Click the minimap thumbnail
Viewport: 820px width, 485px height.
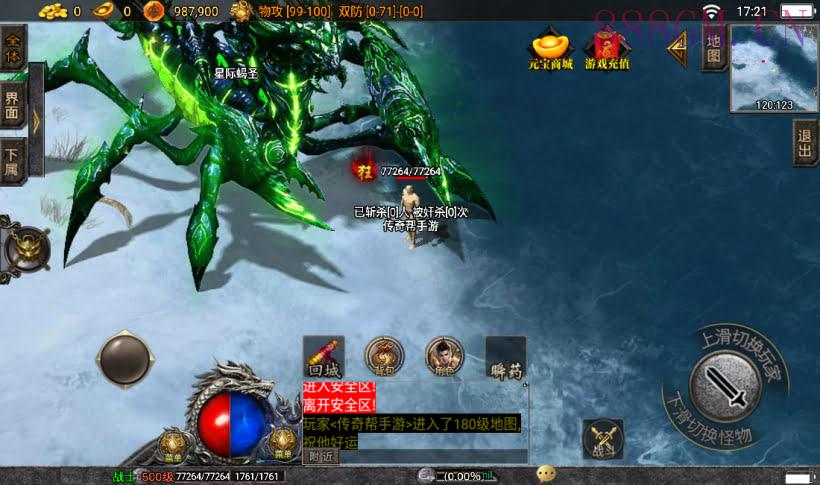point(773,67)
